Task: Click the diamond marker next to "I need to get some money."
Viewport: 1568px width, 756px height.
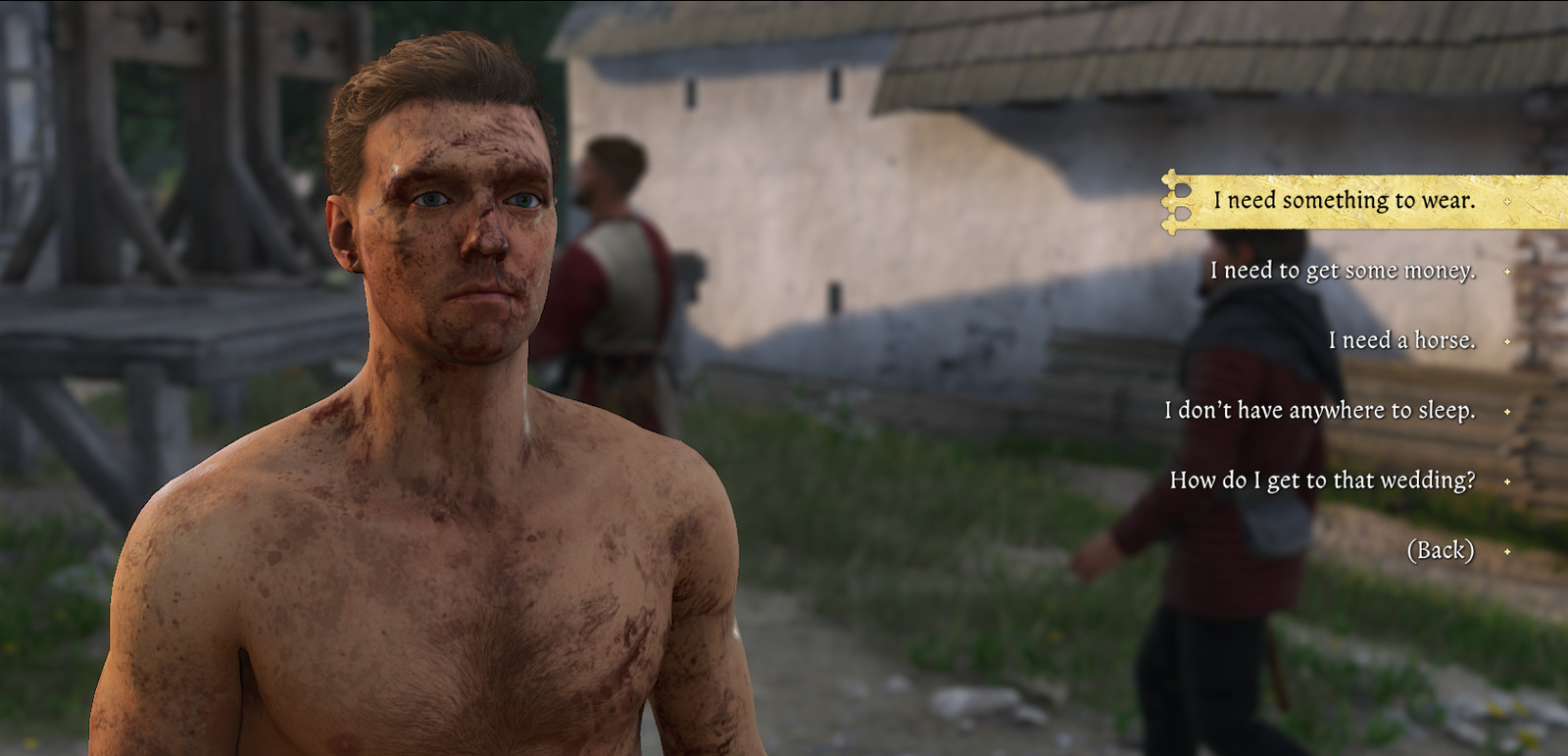Action: tap(1505, 270)
